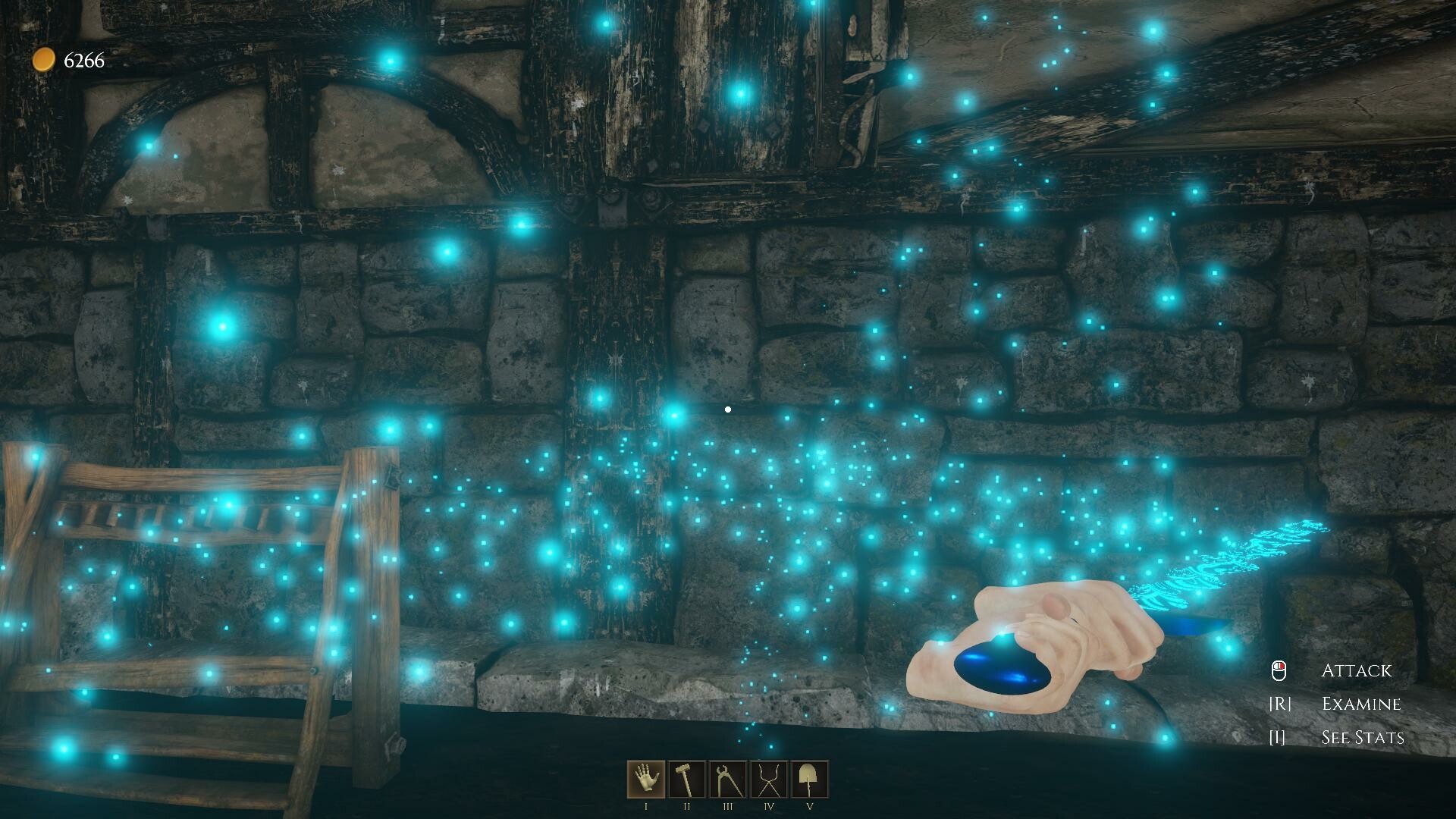Click the See Stats action prompt
The image size is (1456, 819).
(1362, 736)
